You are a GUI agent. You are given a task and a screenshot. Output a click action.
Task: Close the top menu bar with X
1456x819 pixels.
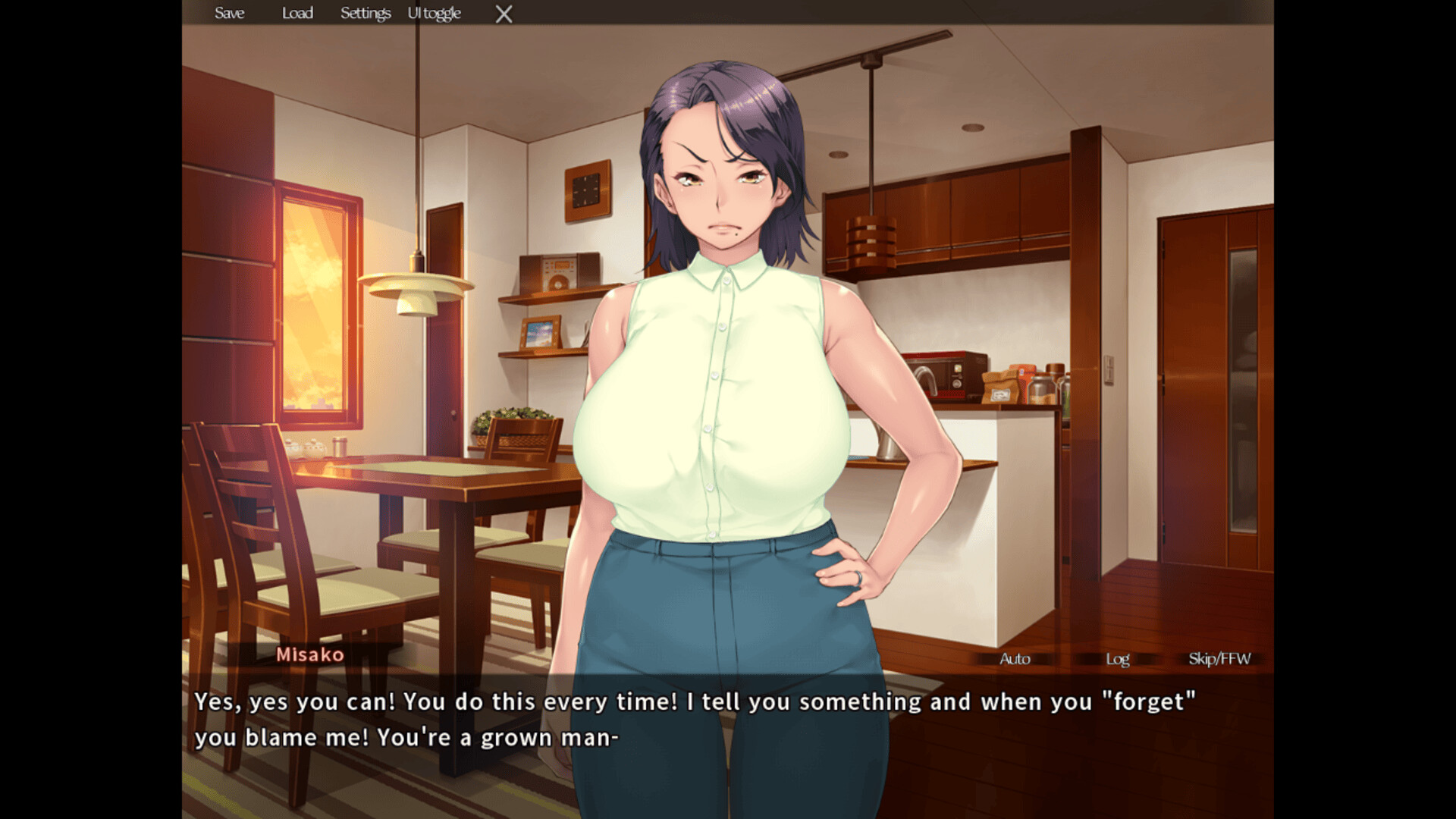504,14
